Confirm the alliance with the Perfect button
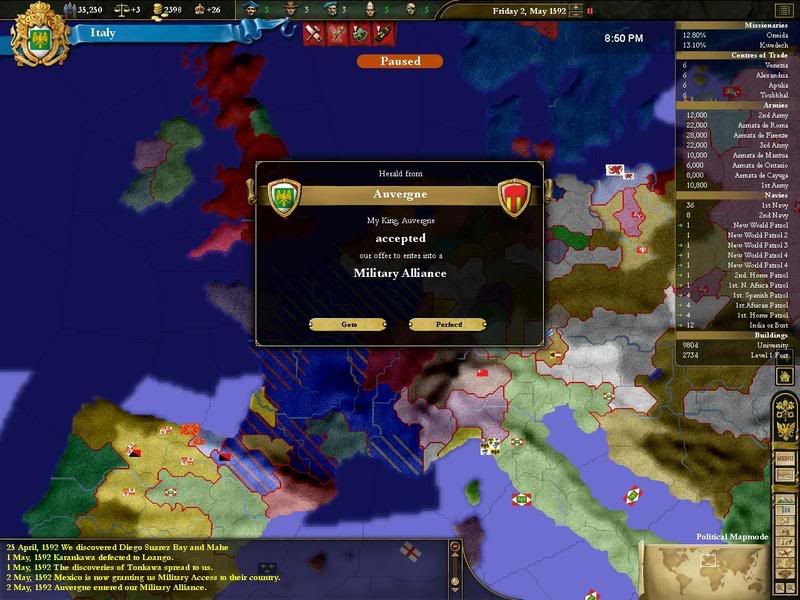The width and height of the screenshot is (800, 600). [x=447, y=324]
